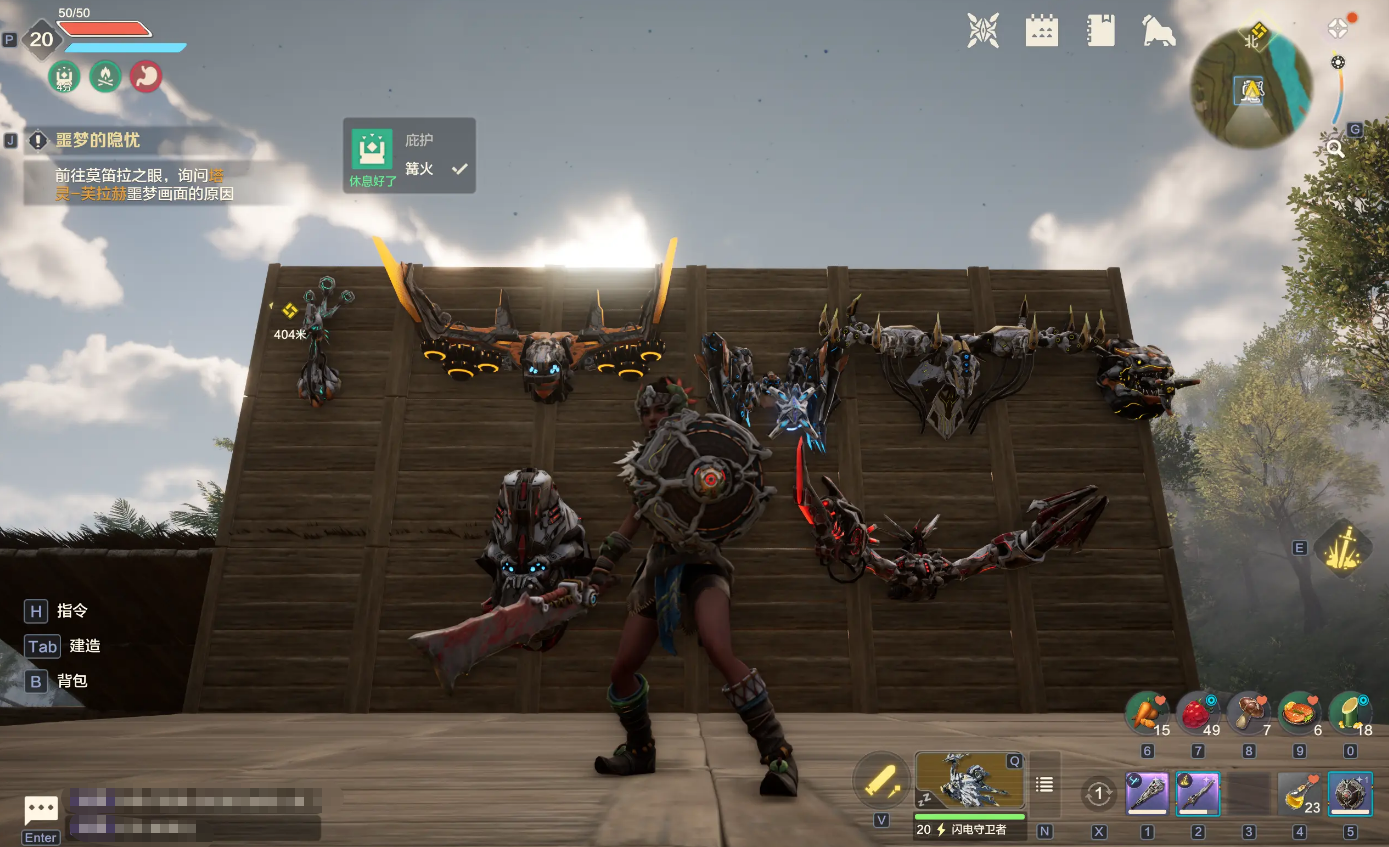Click the circular minimap
The image size is (1389, 847).
point(1251,88)
